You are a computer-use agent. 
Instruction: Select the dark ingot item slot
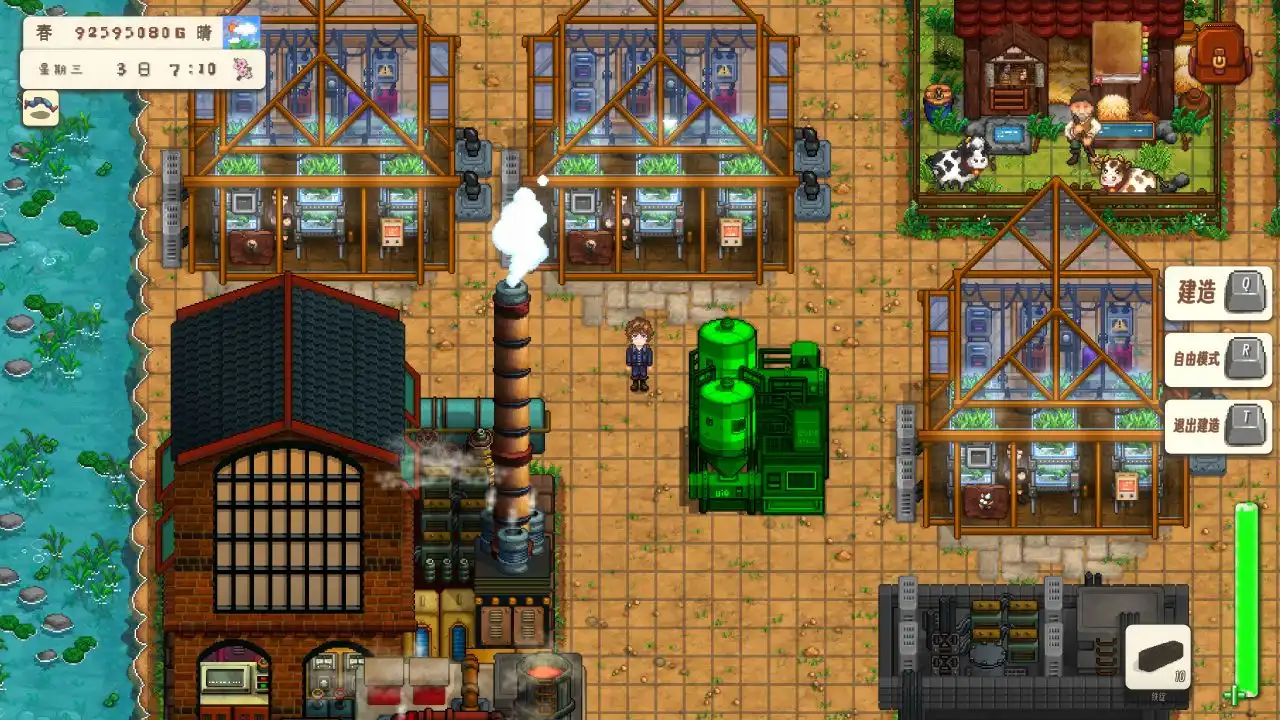(1157, 657)
